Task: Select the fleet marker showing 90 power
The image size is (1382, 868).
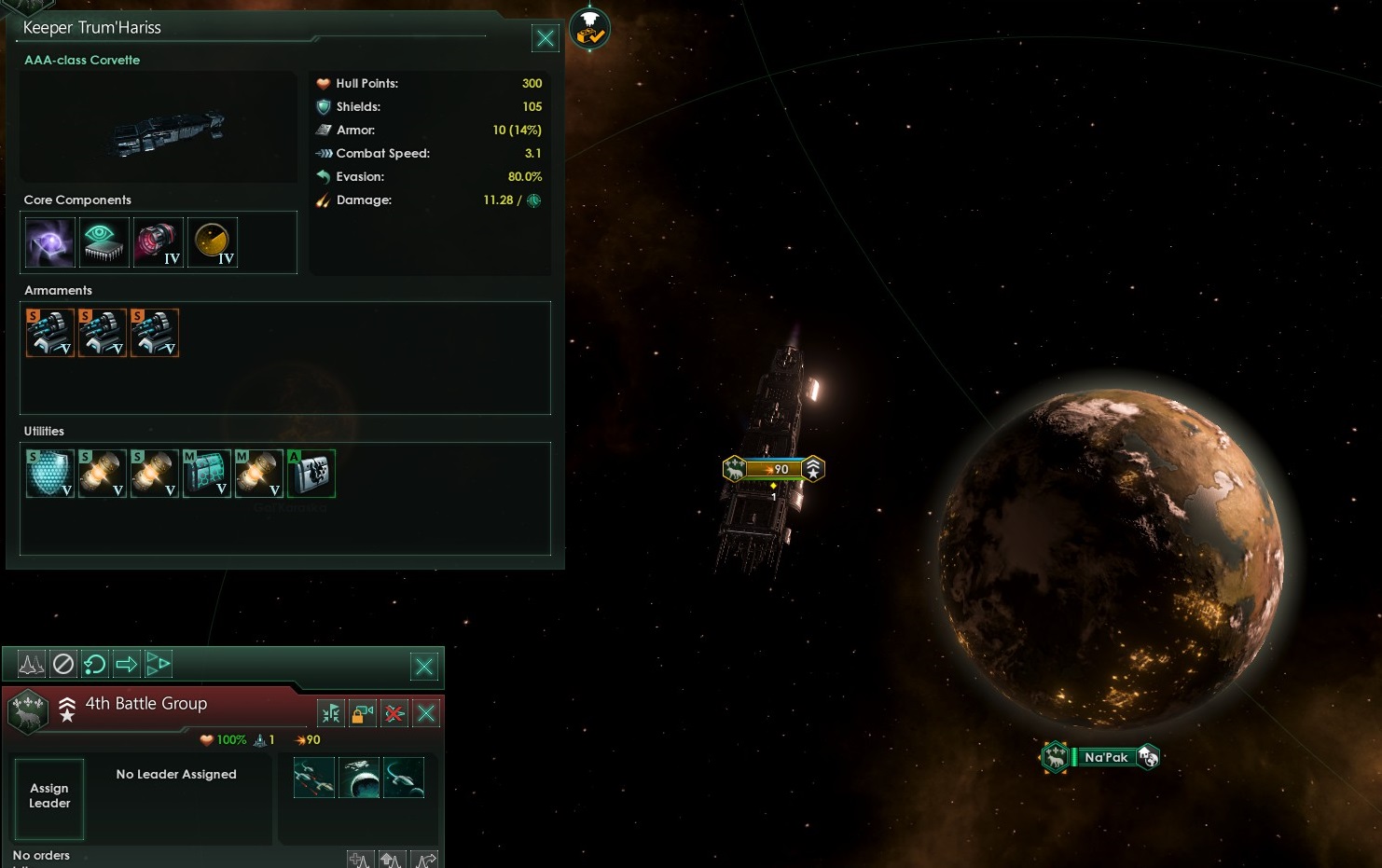Action: point(774,469)
